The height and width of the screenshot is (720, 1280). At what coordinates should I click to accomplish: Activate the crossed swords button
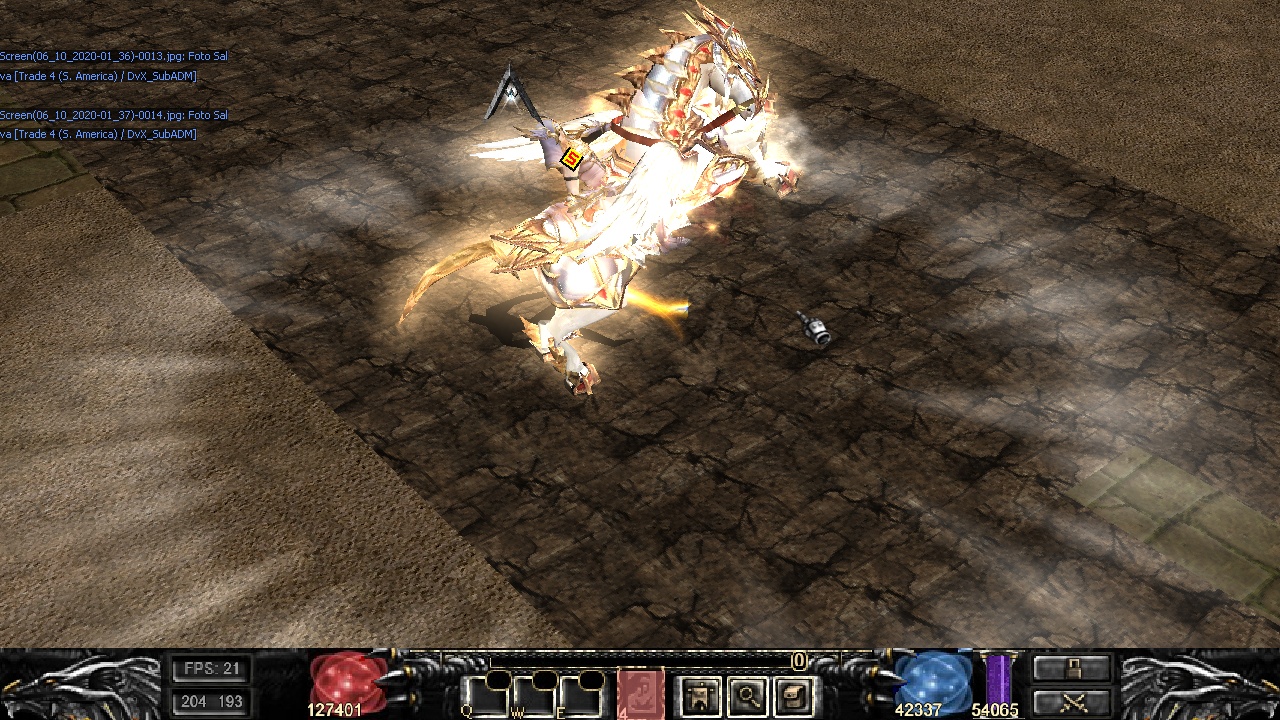click(x=1072, y=702)
